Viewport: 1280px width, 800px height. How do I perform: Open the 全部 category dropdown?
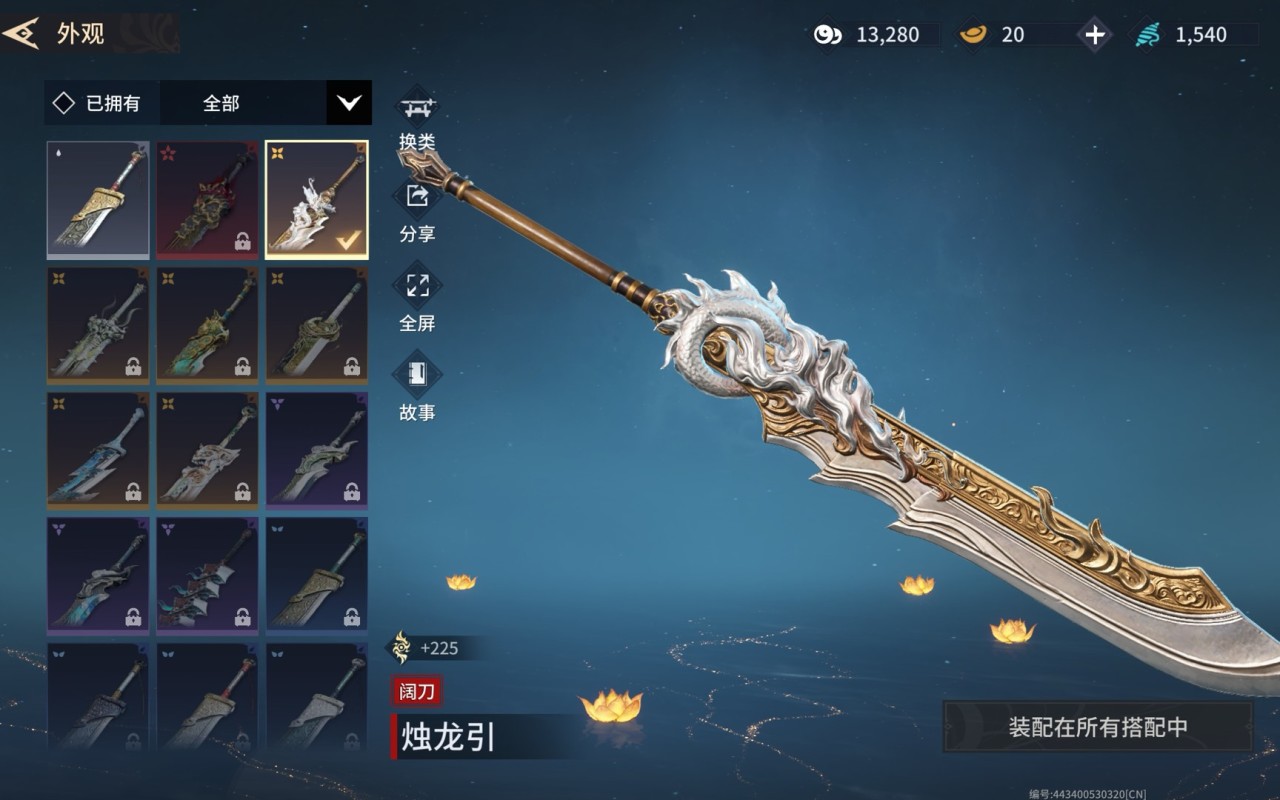pos(348,103)
